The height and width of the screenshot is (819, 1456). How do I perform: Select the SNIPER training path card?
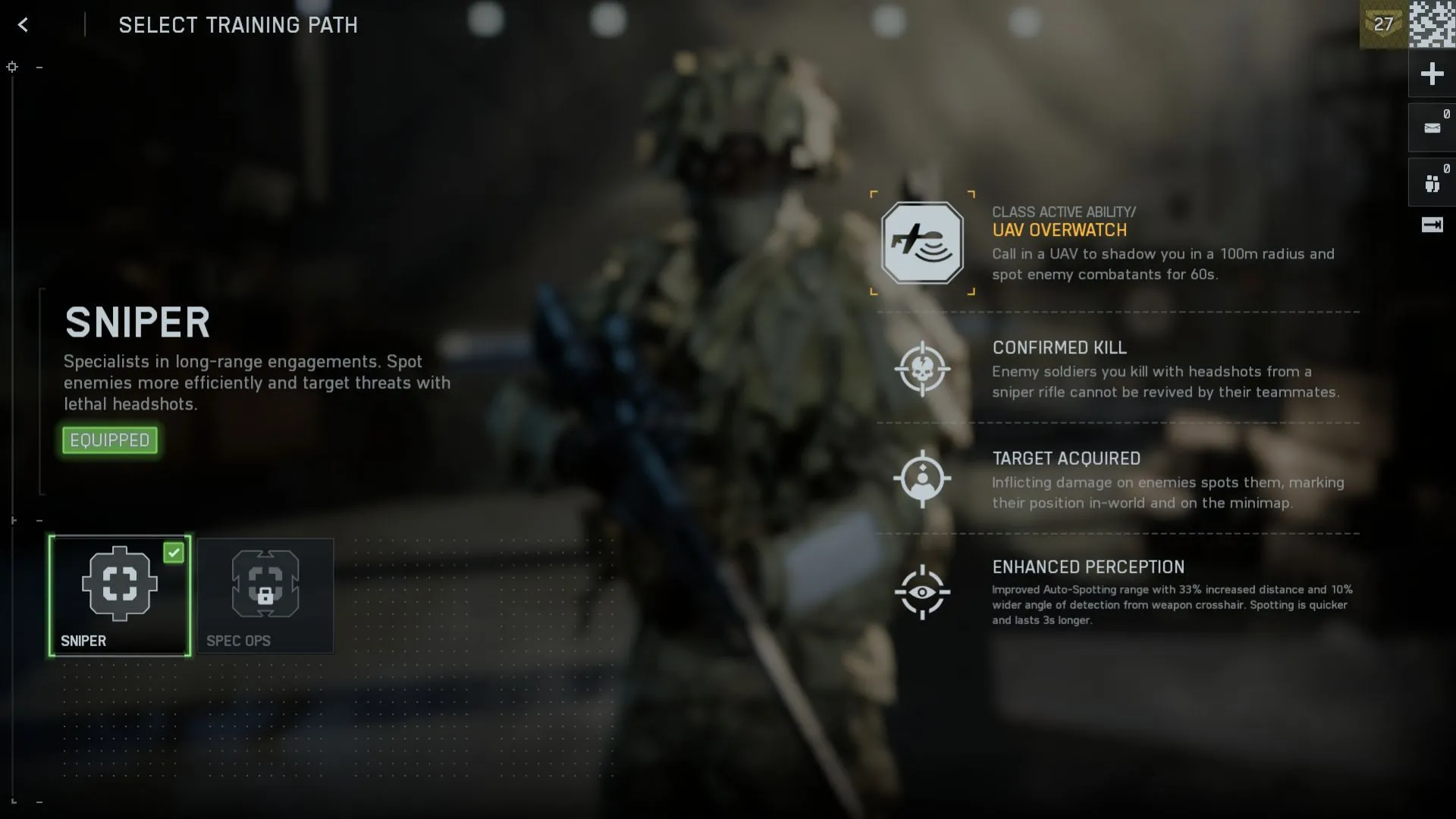[120, 596]
